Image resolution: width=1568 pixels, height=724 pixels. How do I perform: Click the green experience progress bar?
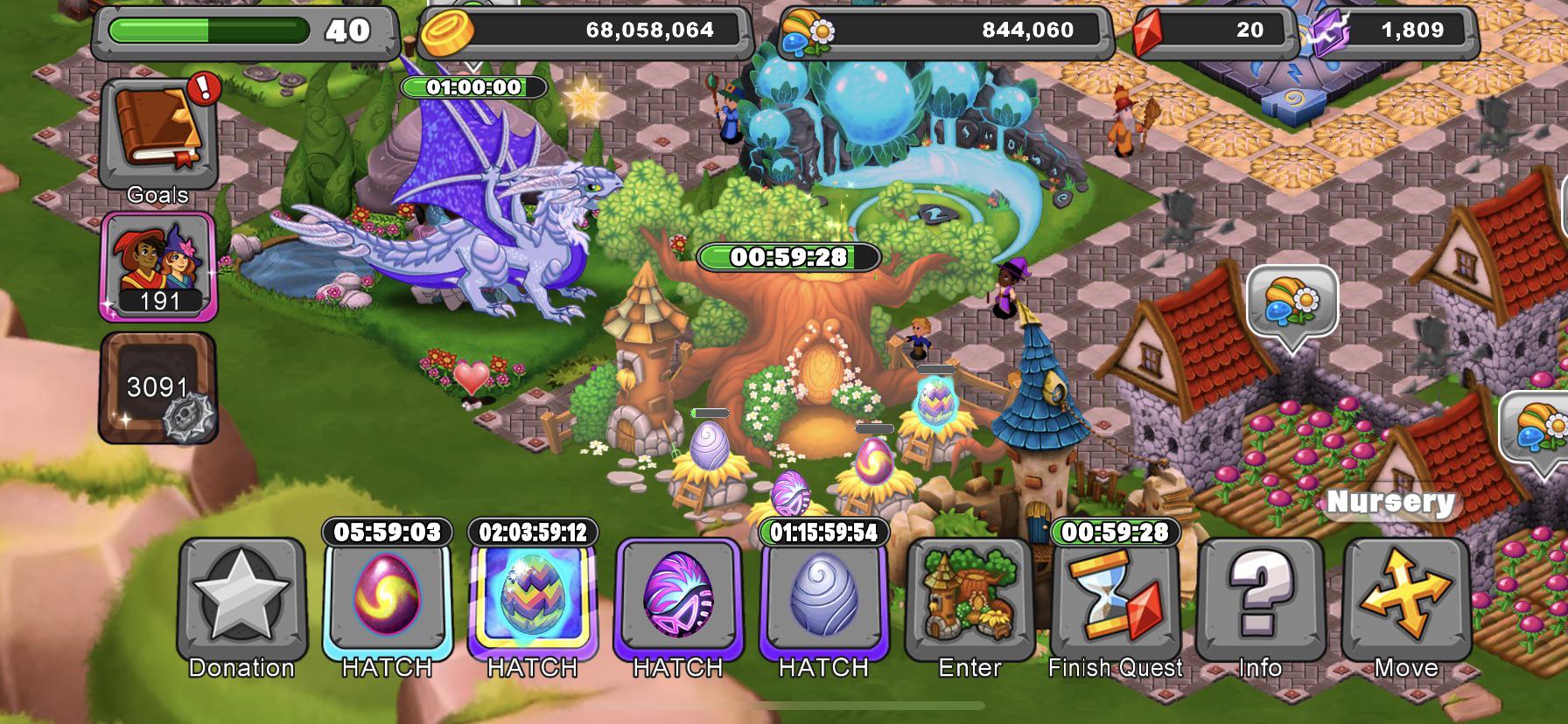(210, 29)
